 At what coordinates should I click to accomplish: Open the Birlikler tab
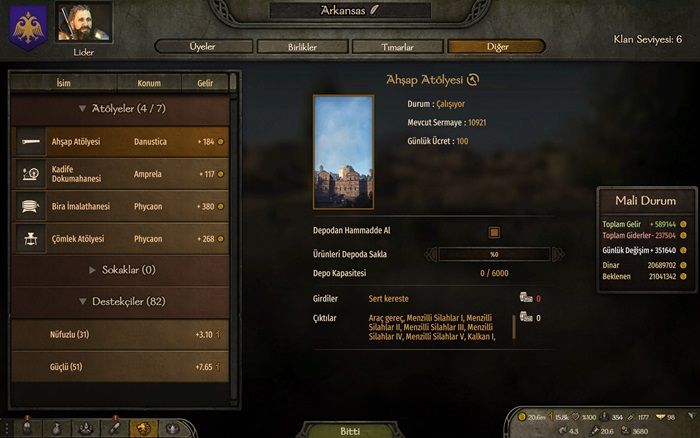[x=304, y=47]
